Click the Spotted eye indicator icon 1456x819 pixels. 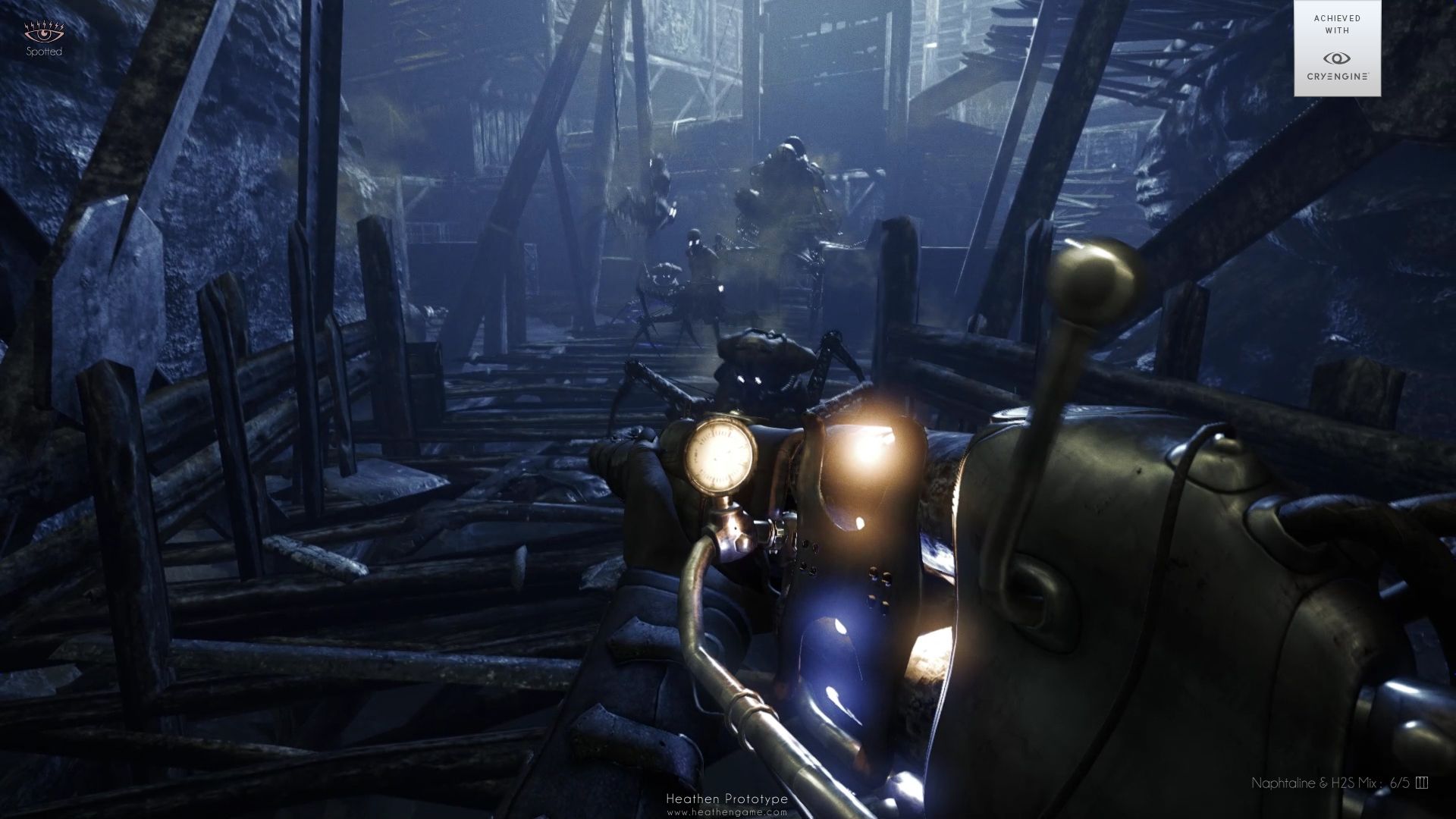(45, 34)
